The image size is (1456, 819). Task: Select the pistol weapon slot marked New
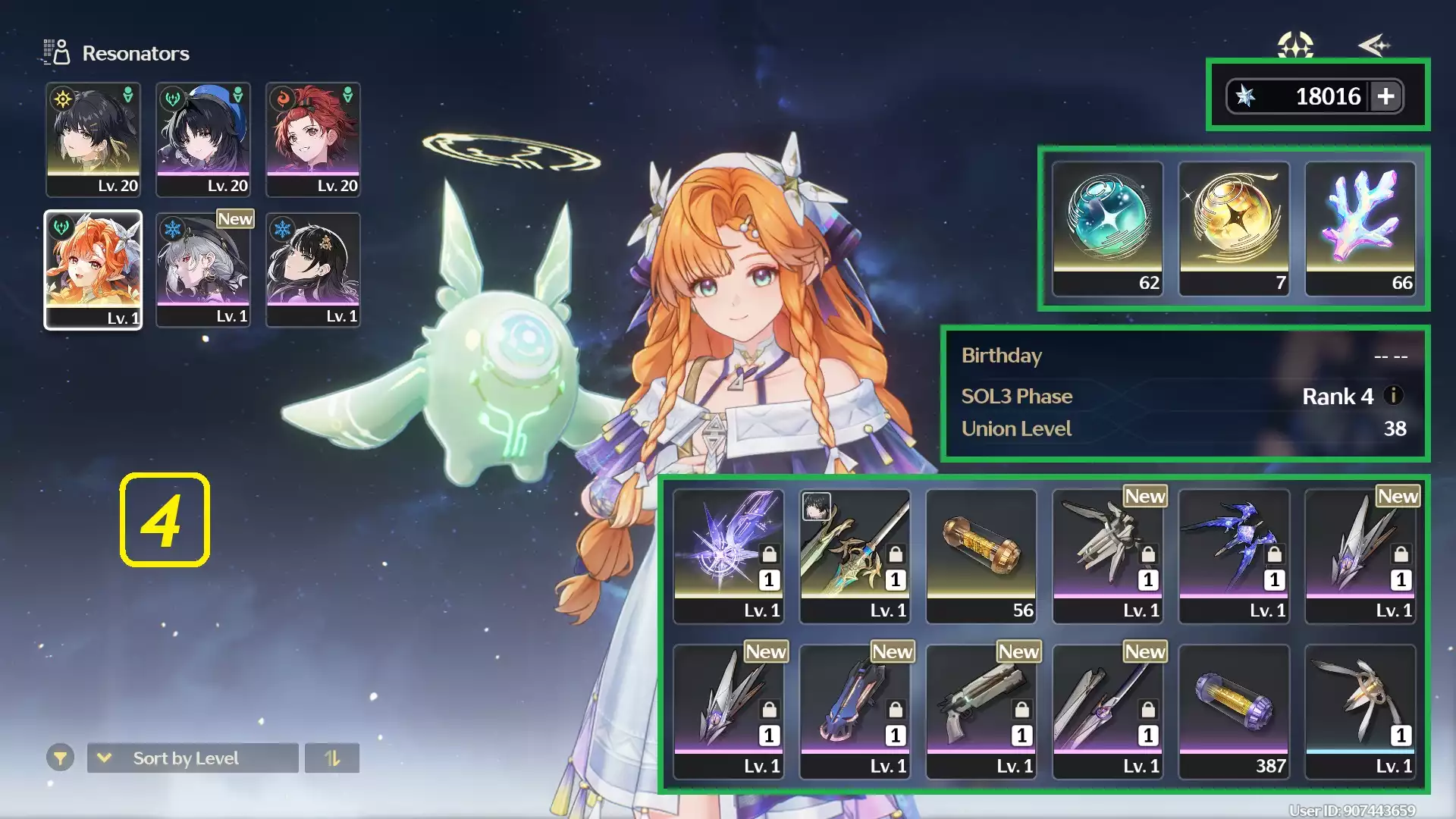(981, 711)
